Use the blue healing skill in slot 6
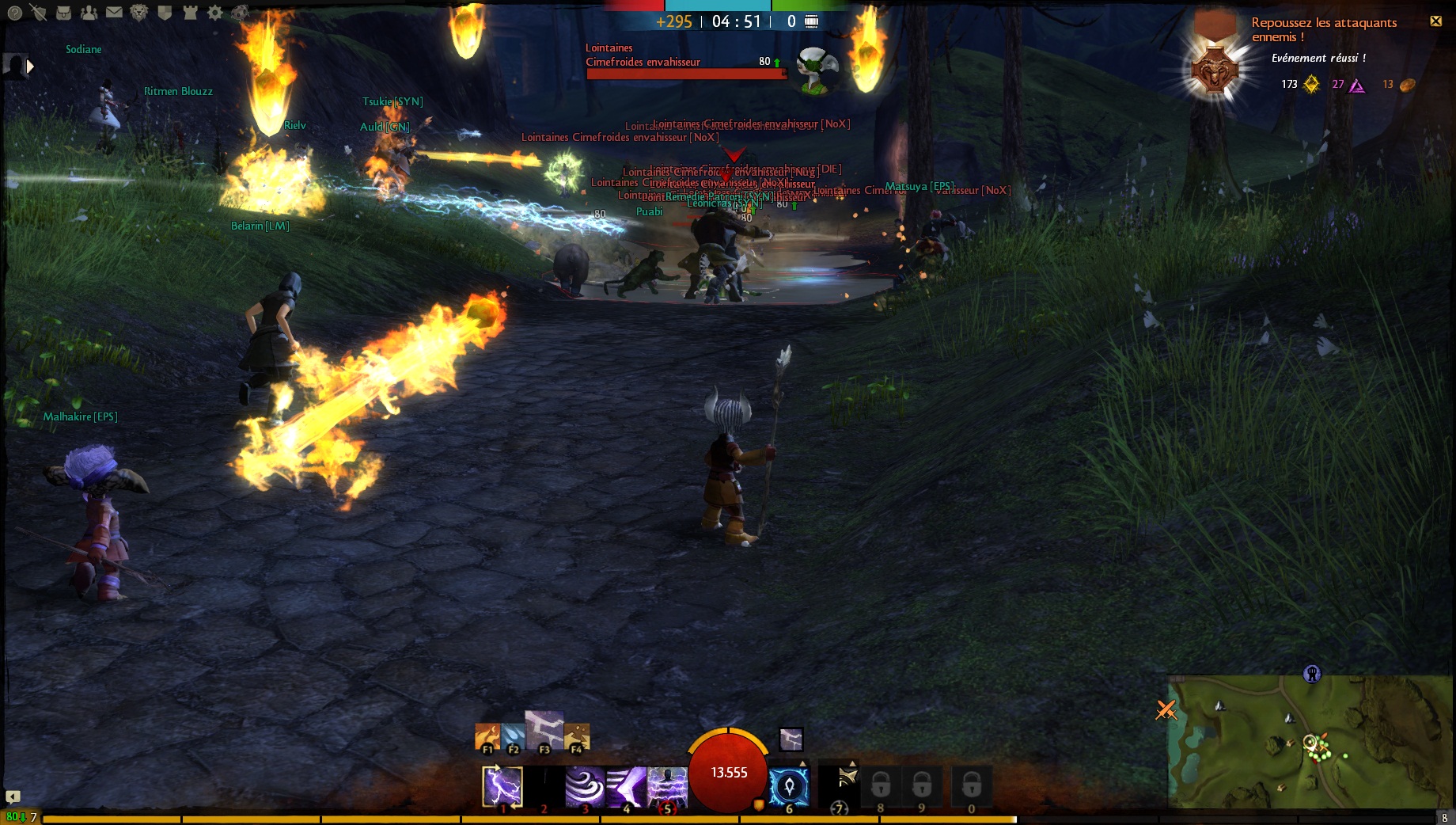This screenshot has height=825, width=1456. 789,787
